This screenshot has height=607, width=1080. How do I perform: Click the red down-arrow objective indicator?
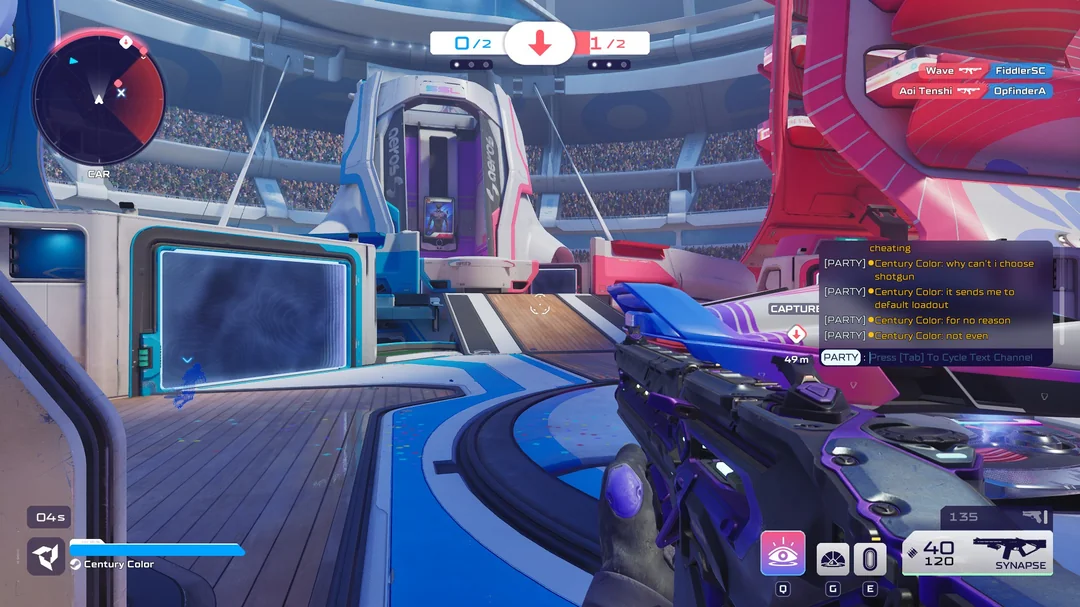[540, 43]
